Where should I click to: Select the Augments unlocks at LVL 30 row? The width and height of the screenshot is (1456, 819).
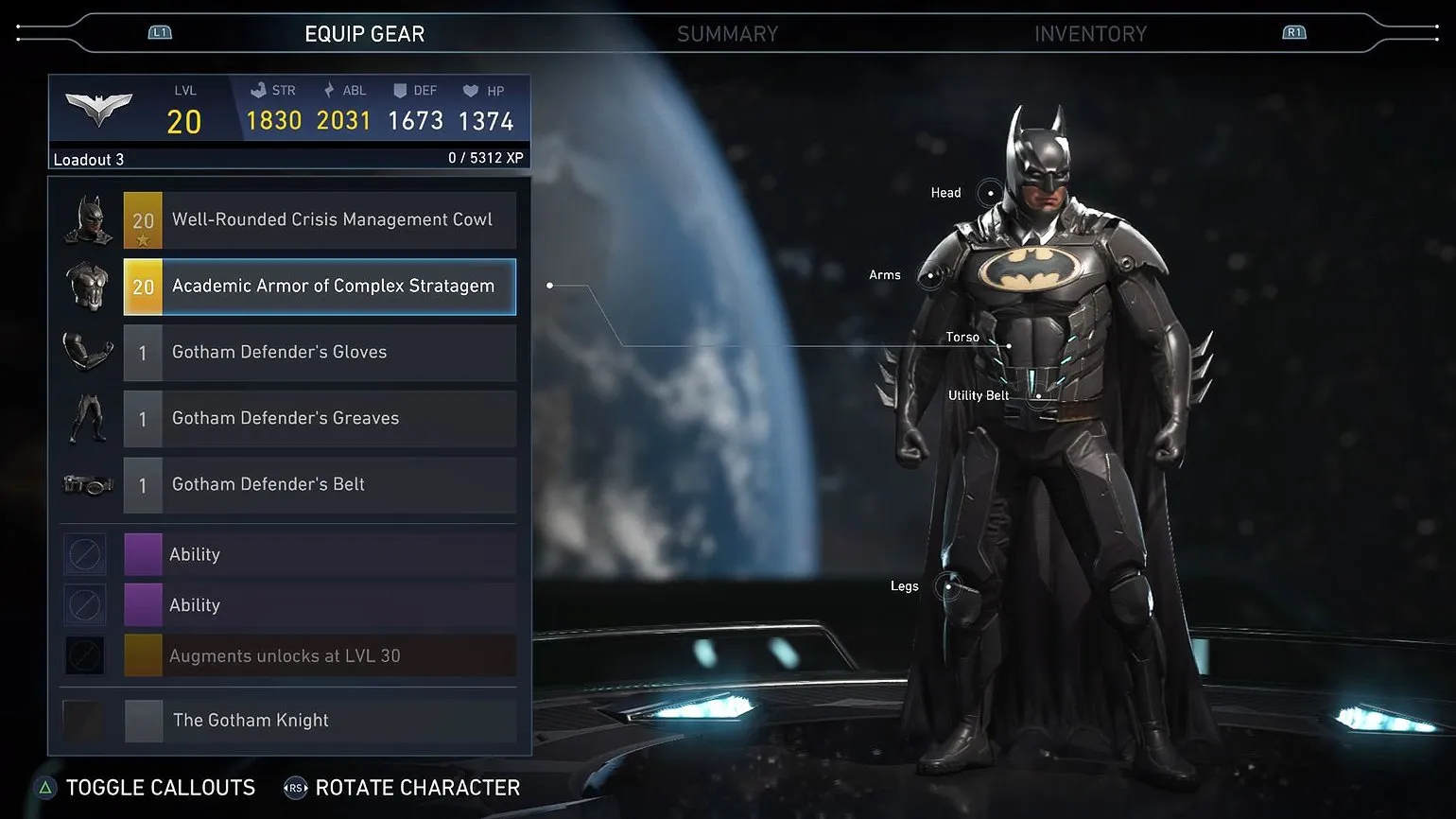click(x=320, y=656)
